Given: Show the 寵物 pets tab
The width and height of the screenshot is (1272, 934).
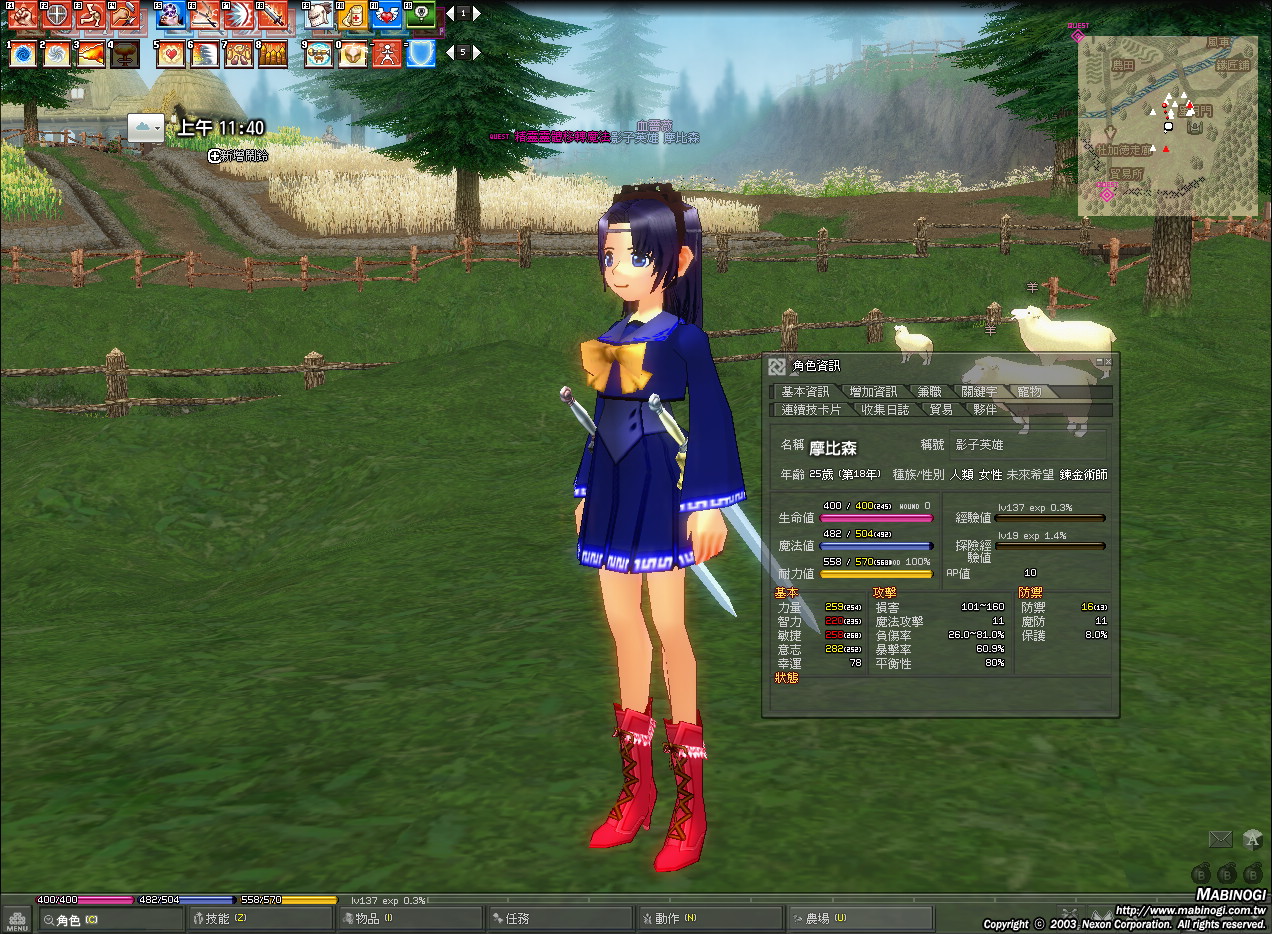Looking at the screenshot, I should pyautogui.click(x=1029, y=392).
